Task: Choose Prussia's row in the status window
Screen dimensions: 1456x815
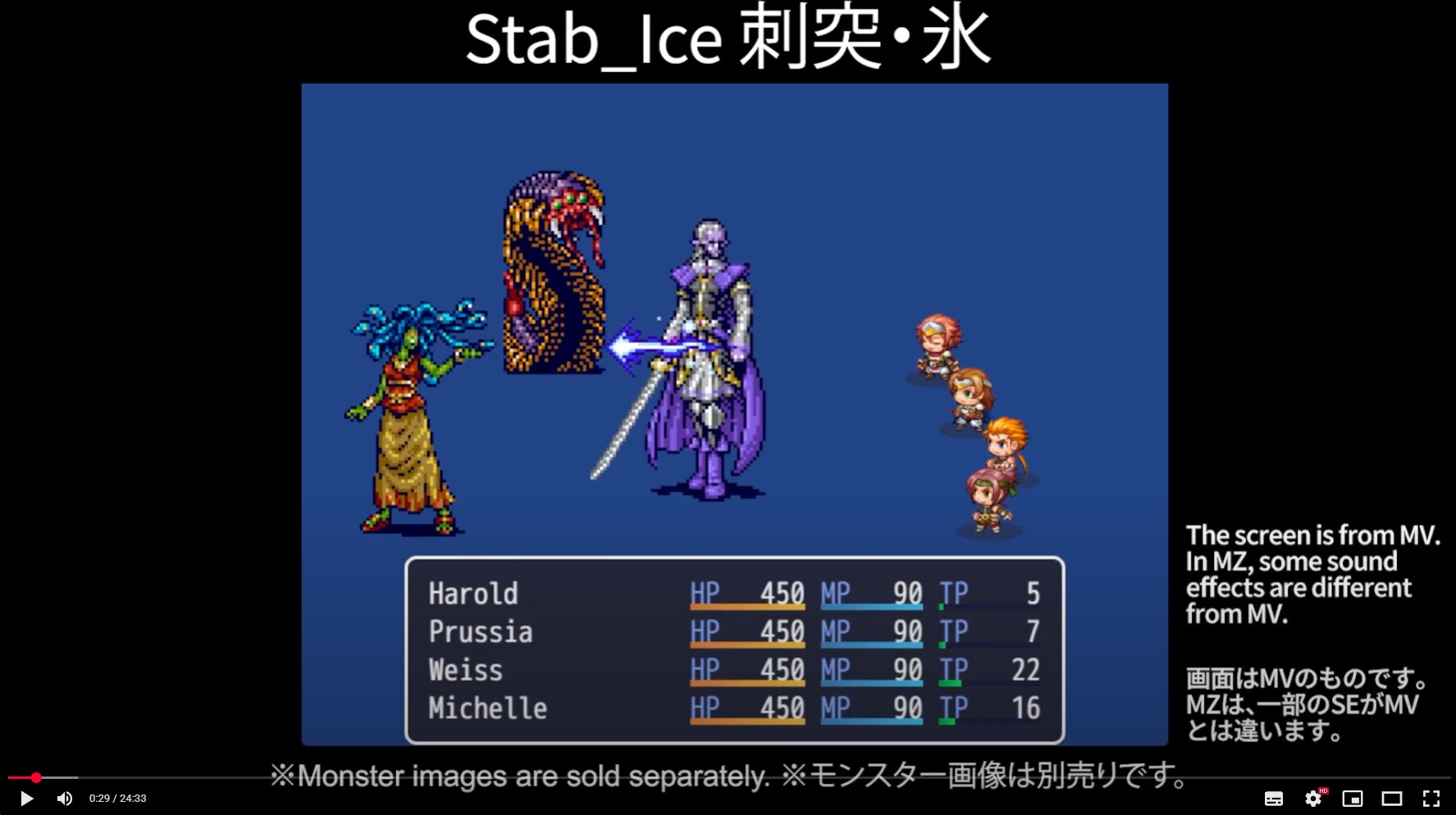Action: (x=481, y=632)
